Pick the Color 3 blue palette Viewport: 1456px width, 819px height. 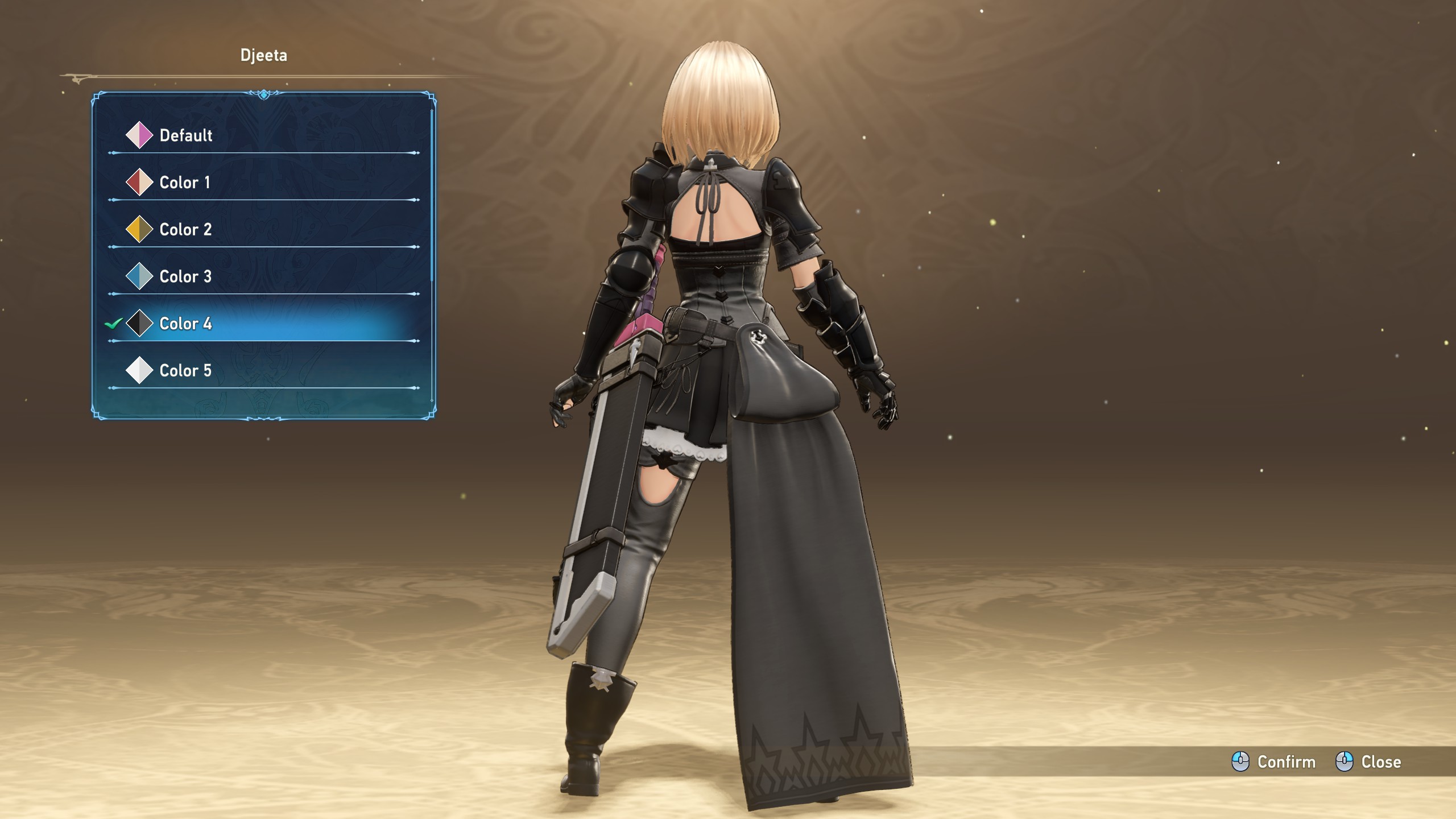pos(185,277)
